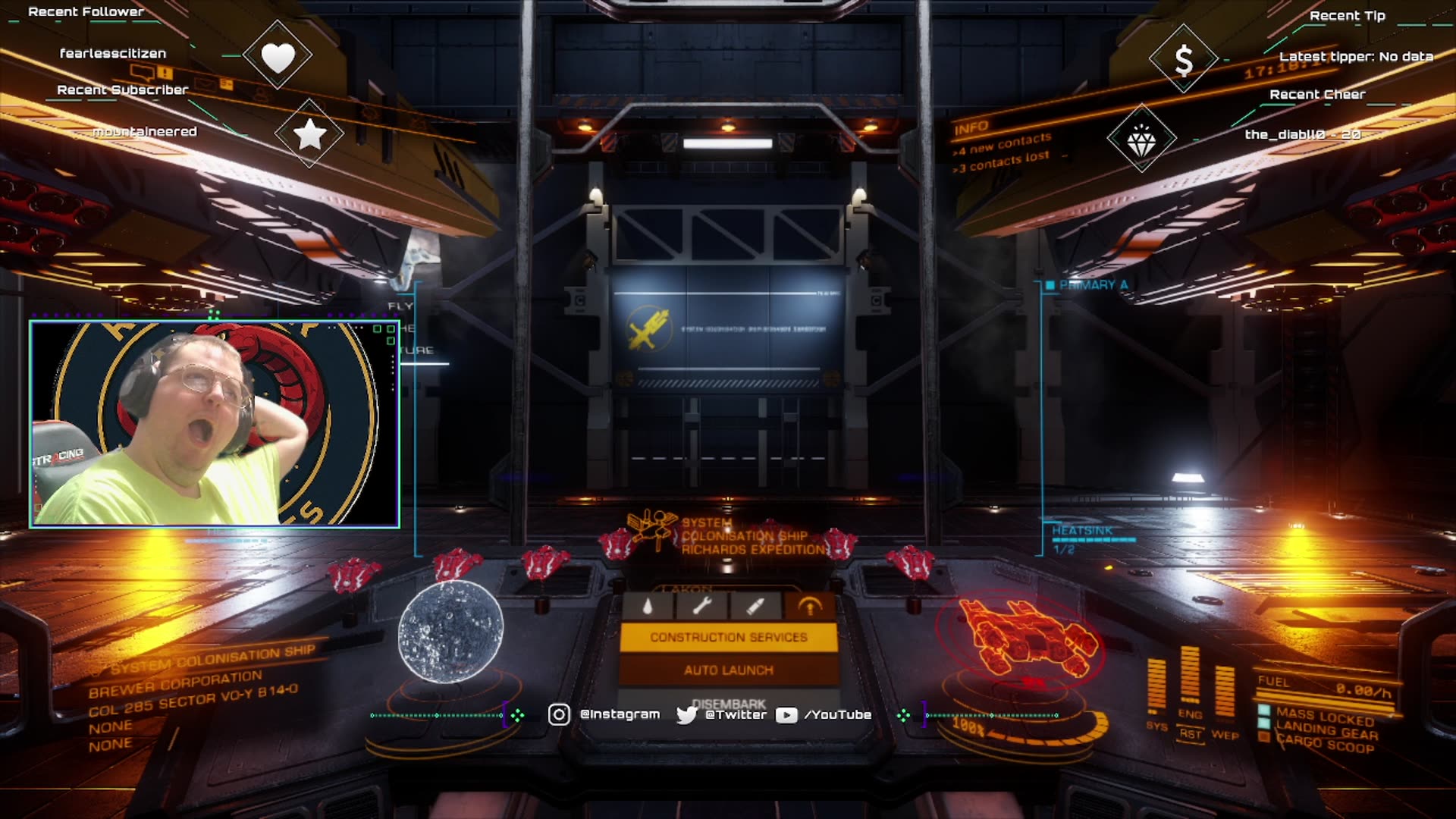Click the YouTube overlay icon

pos(786,715)
